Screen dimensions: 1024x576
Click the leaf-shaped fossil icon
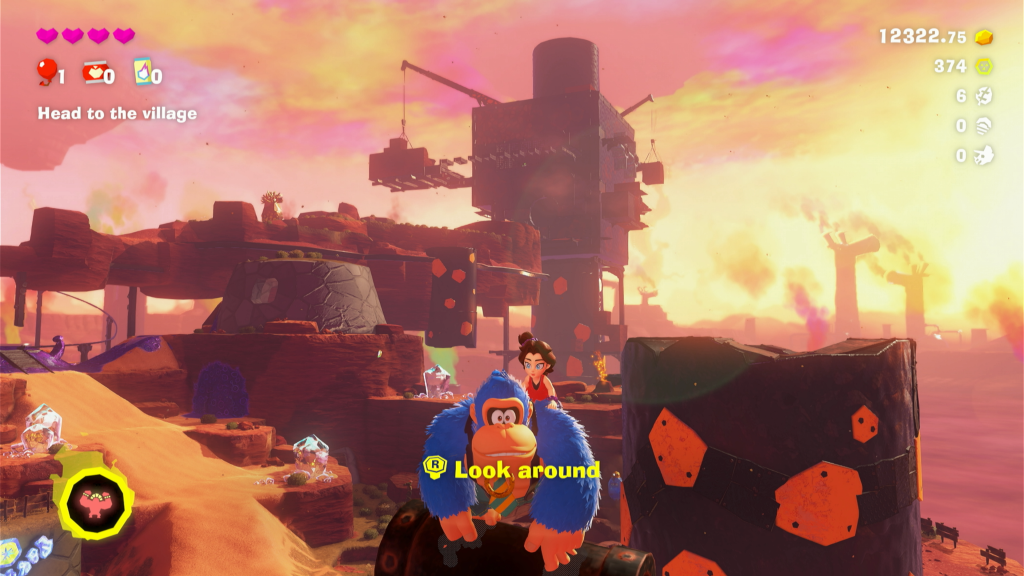tap(985, 96)
